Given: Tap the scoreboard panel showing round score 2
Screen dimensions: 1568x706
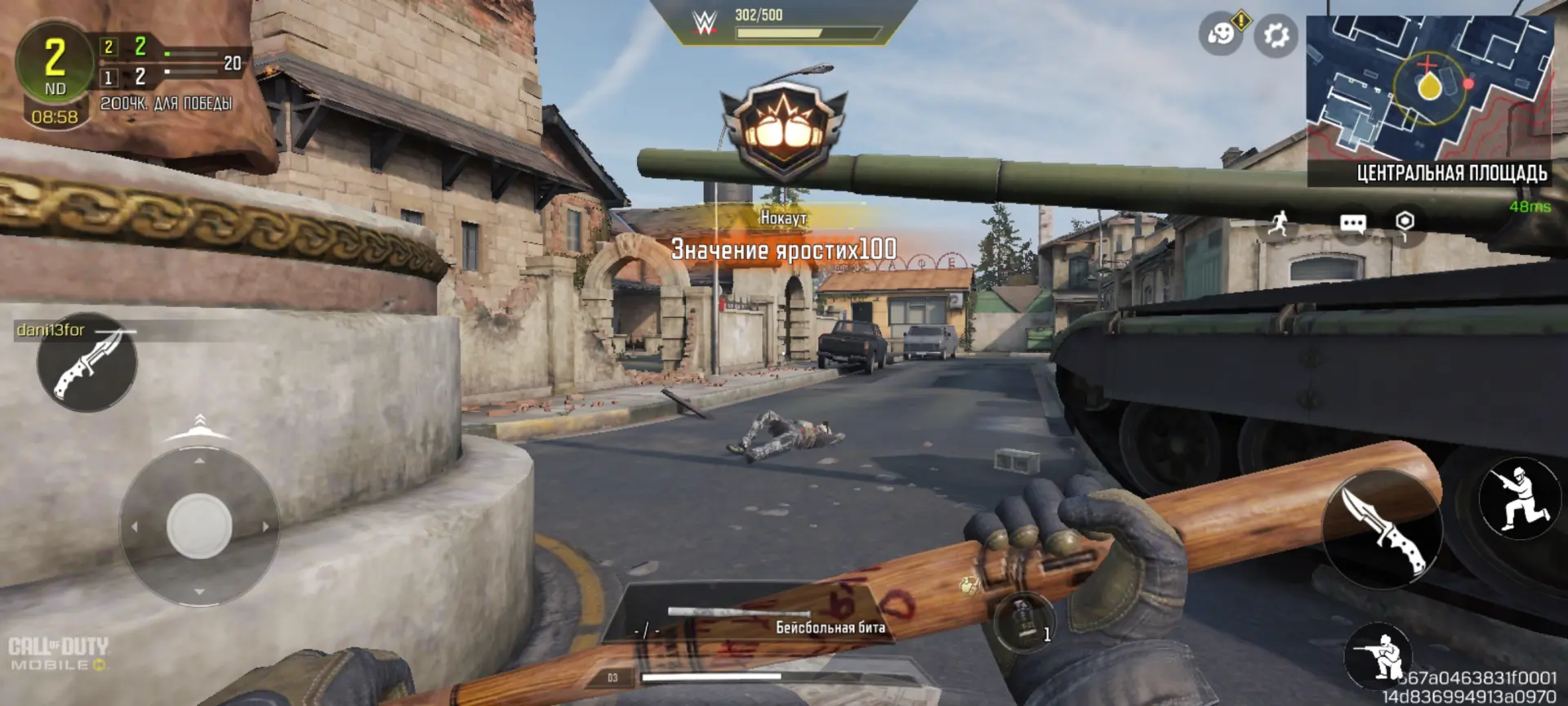Looking at the screenshot, I should 131,75.
